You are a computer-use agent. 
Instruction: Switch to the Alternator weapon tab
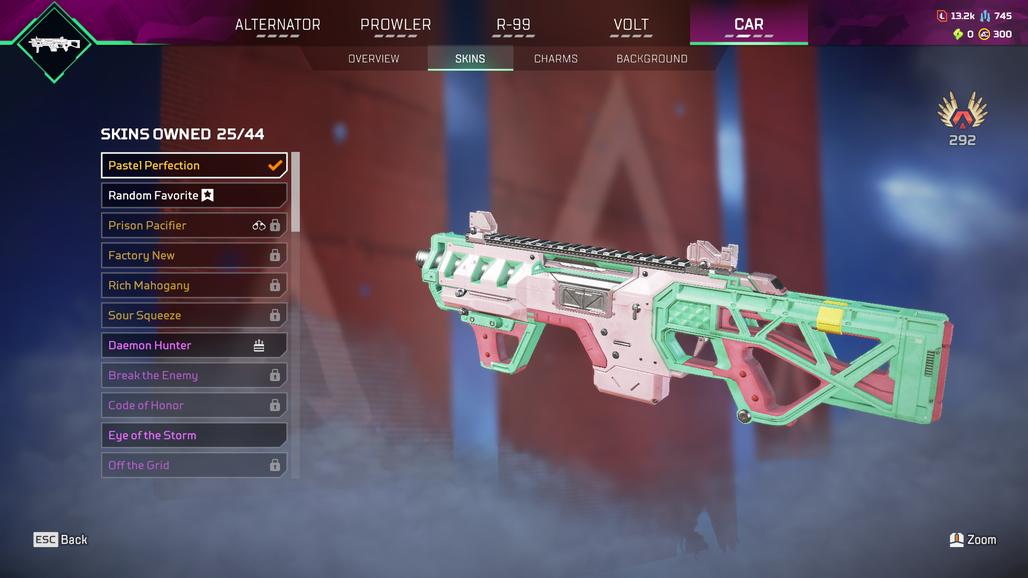(x=278, y=25)
